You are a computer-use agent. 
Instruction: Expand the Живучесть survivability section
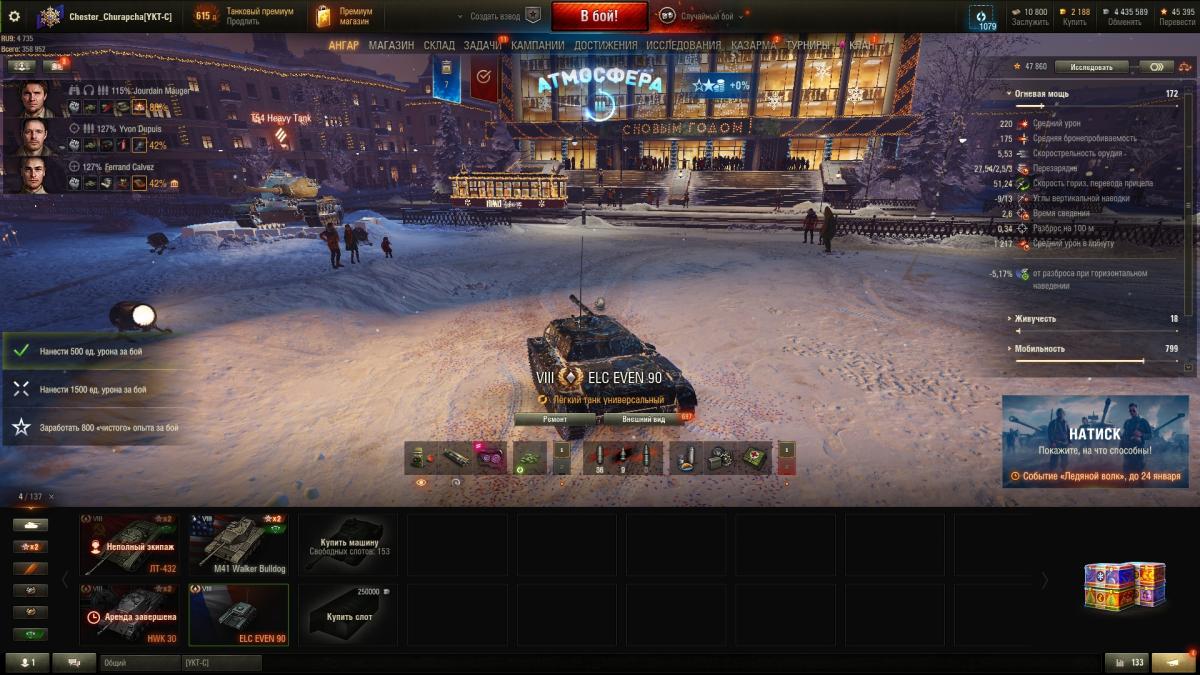pyautogui.click(x=1035, y=319)
